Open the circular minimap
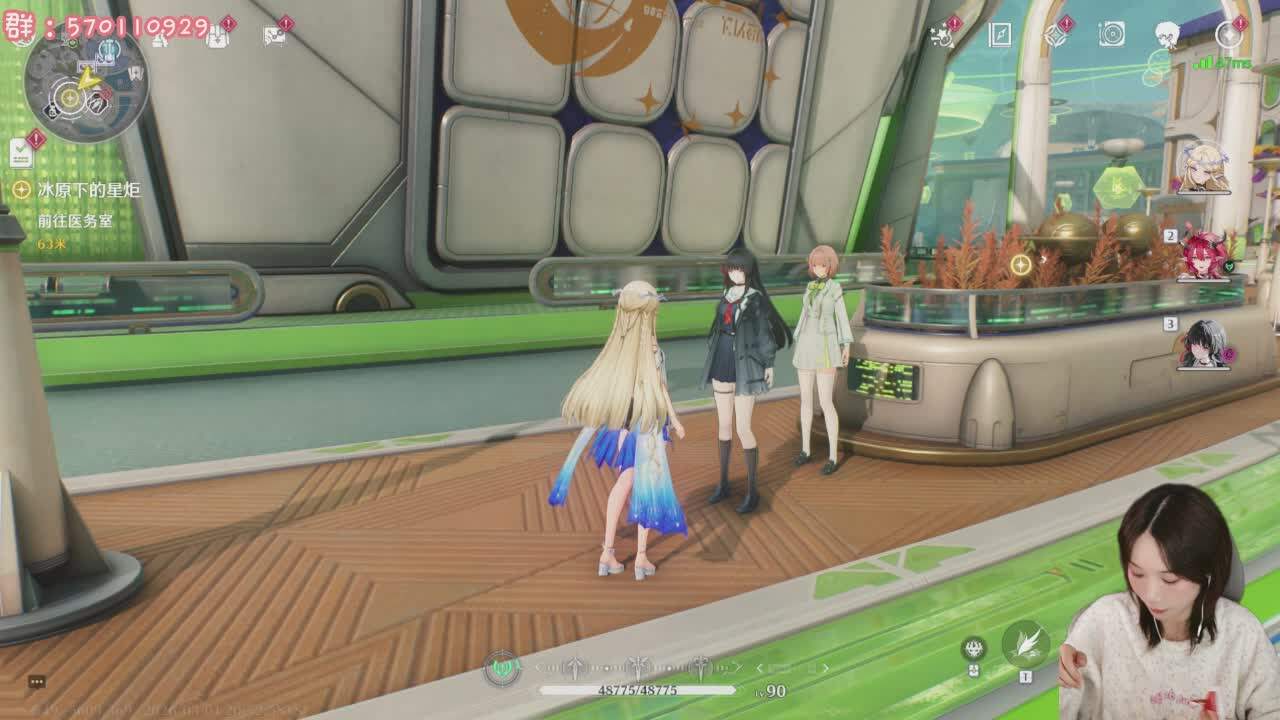Image resolution: width=1280 pixels, height=720 pixels. tap(85, 87)
